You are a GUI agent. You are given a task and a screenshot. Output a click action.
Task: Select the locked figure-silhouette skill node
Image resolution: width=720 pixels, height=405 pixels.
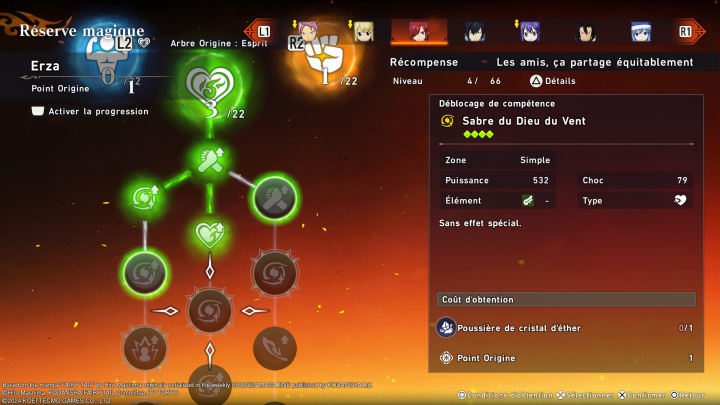point(144,347)
